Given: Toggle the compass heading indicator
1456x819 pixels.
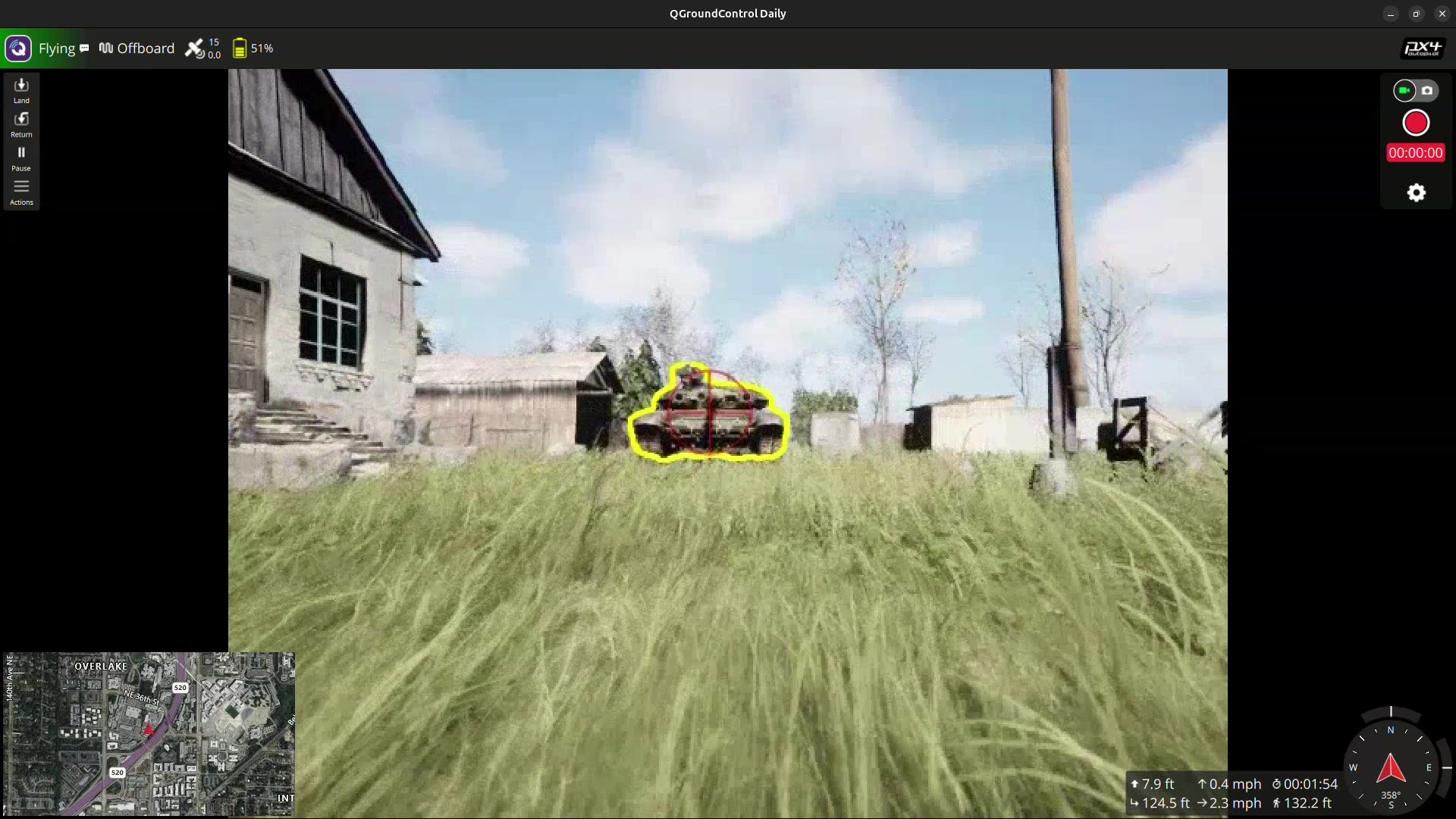Looking at the screenshot, I should click(1392, 768).
